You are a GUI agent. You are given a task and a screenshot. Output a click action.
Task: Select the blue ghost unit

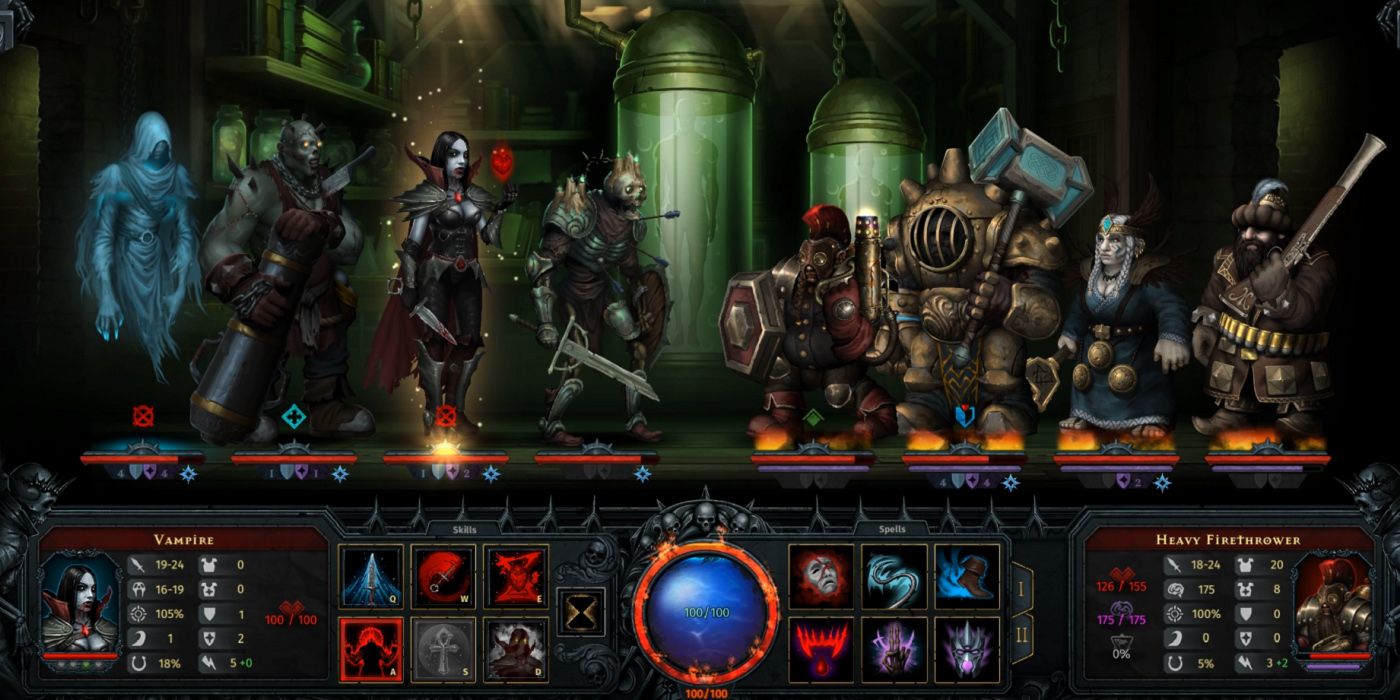coord(136,250)
